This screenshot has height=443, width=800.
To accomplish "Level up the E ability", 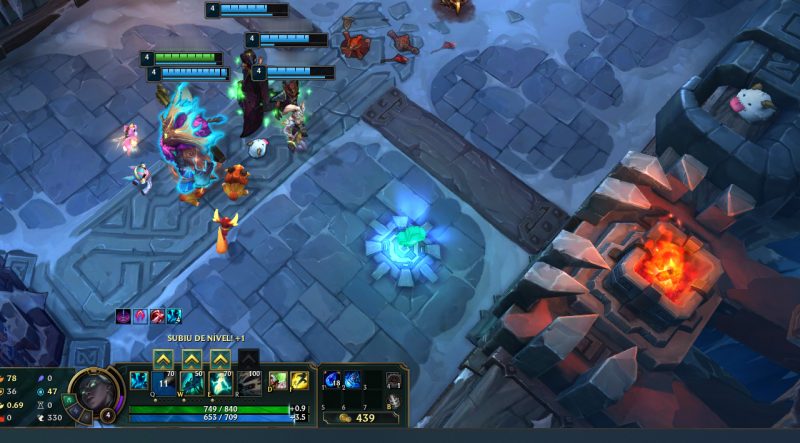I will [219, 358].
